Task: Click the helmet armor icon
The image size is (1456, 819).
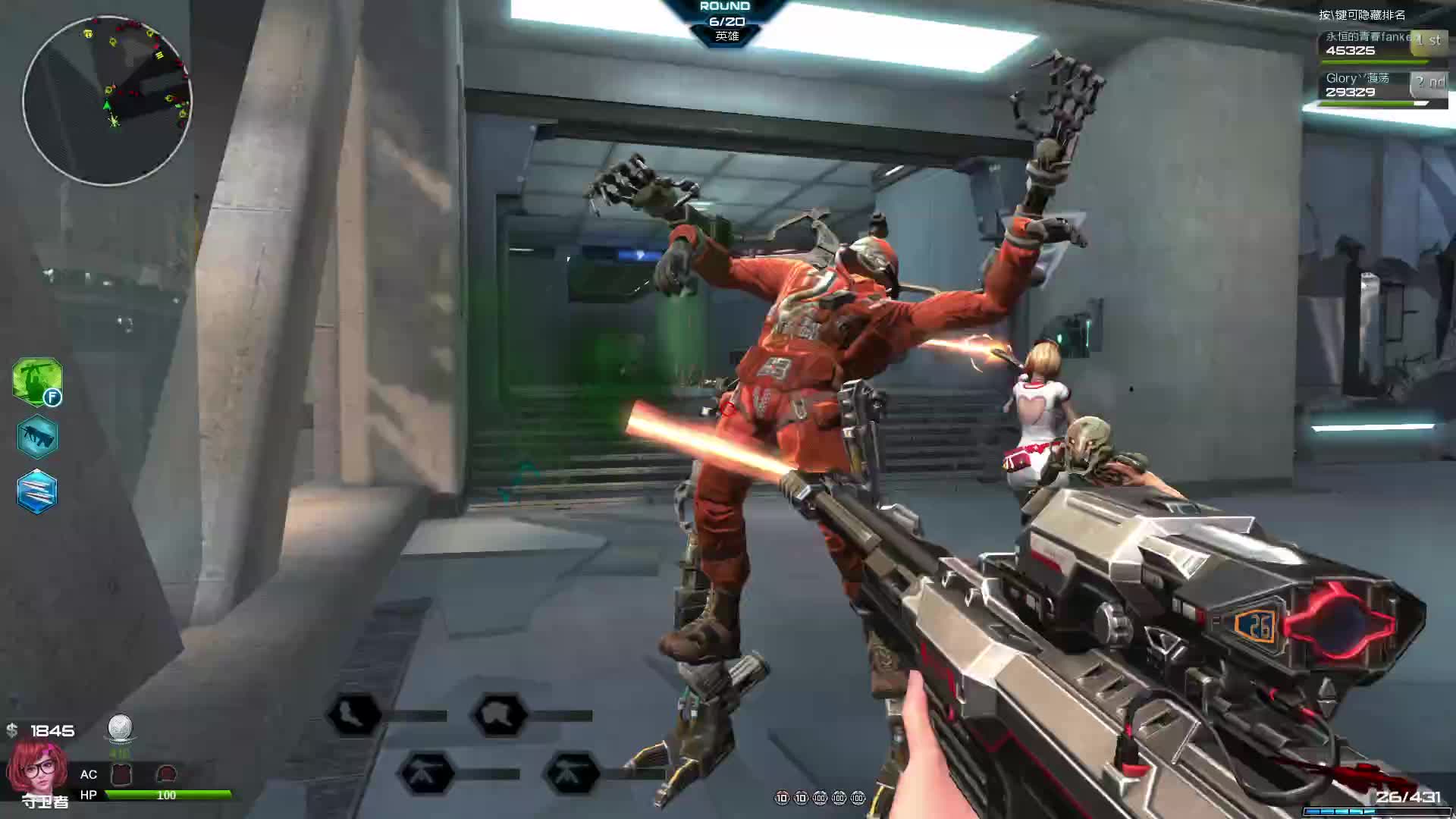Action: click(x=166, y=774)
